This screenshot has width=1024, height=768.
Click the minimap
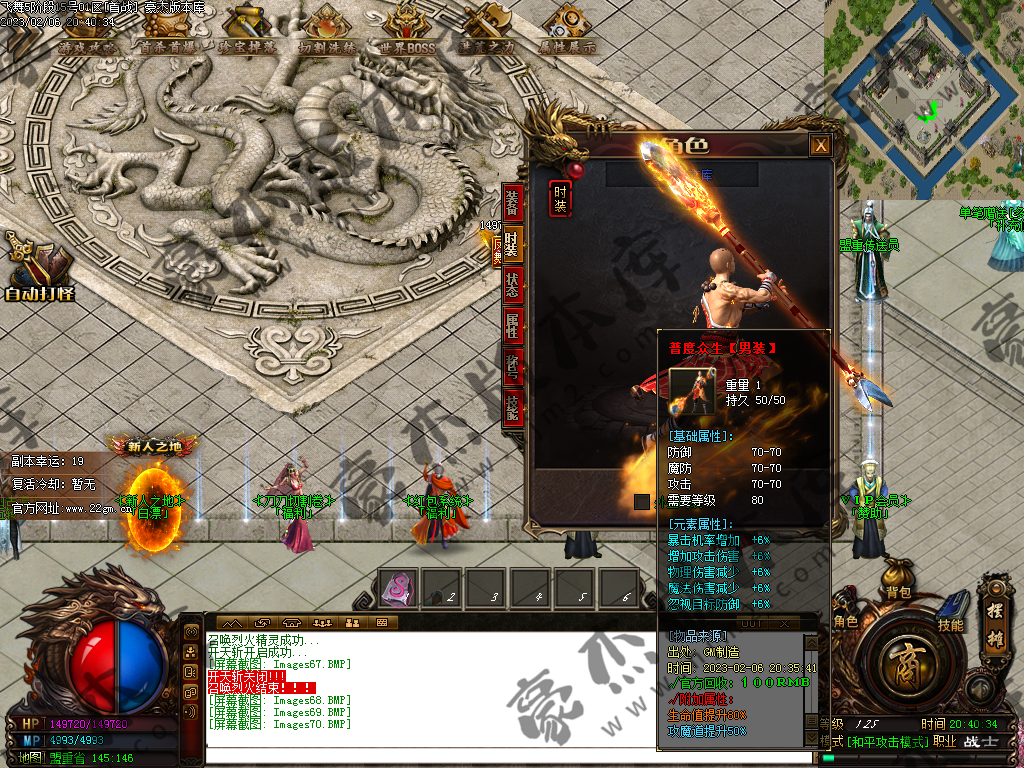[x=923, y=99]
